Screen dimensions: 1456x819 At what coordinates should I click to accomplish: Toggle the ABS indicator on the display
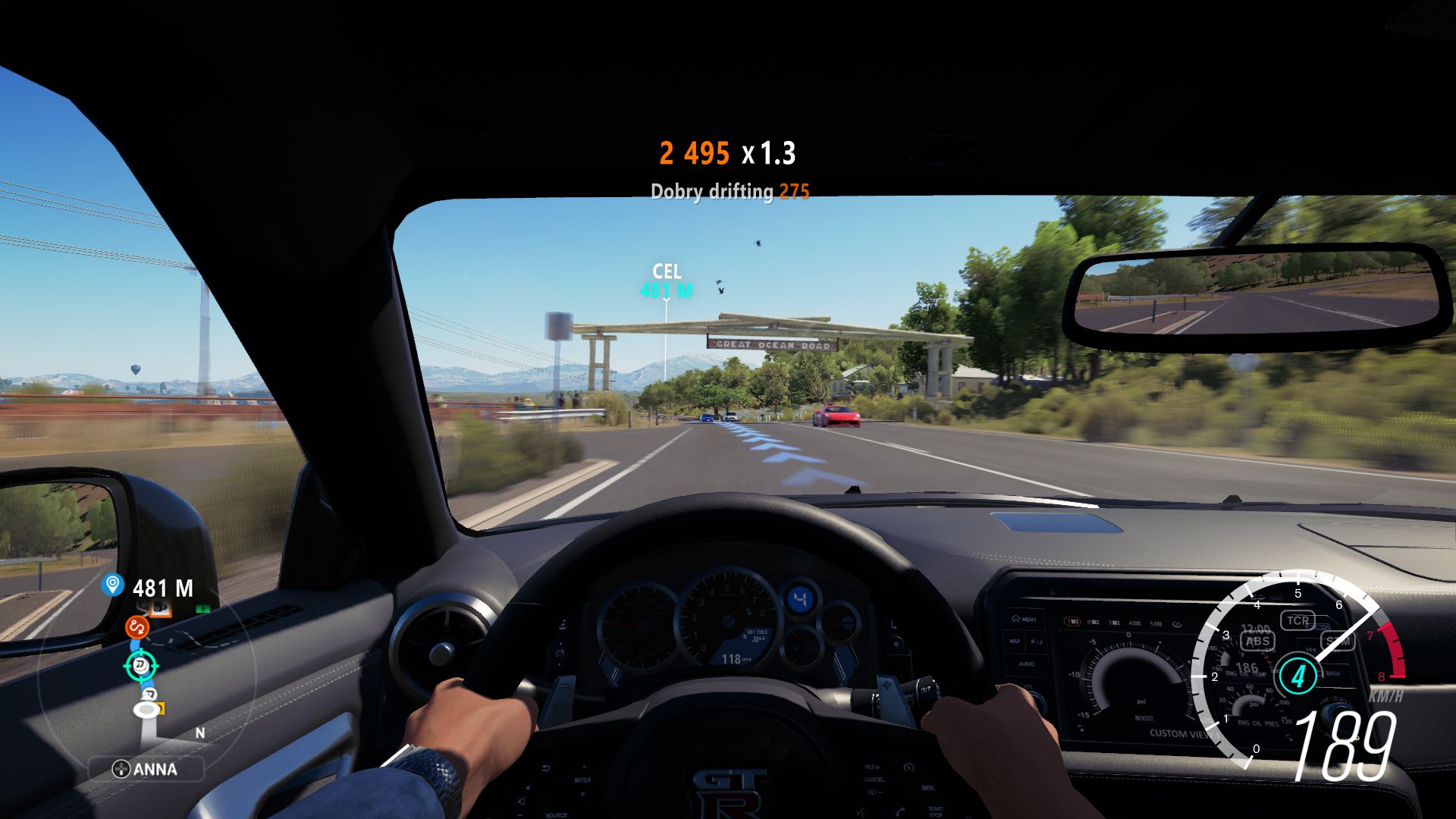pyautogui.click(x=1257, y=642)
